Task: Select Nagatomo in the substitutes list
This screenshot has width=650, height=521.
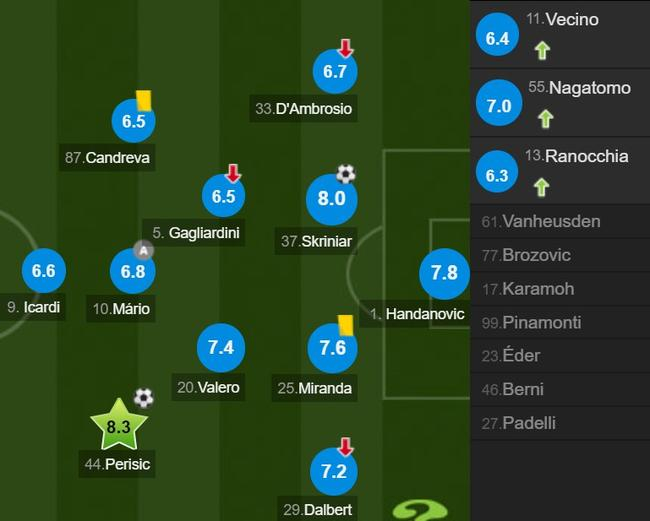Action: pyautogui.click(x=560, y=102)
